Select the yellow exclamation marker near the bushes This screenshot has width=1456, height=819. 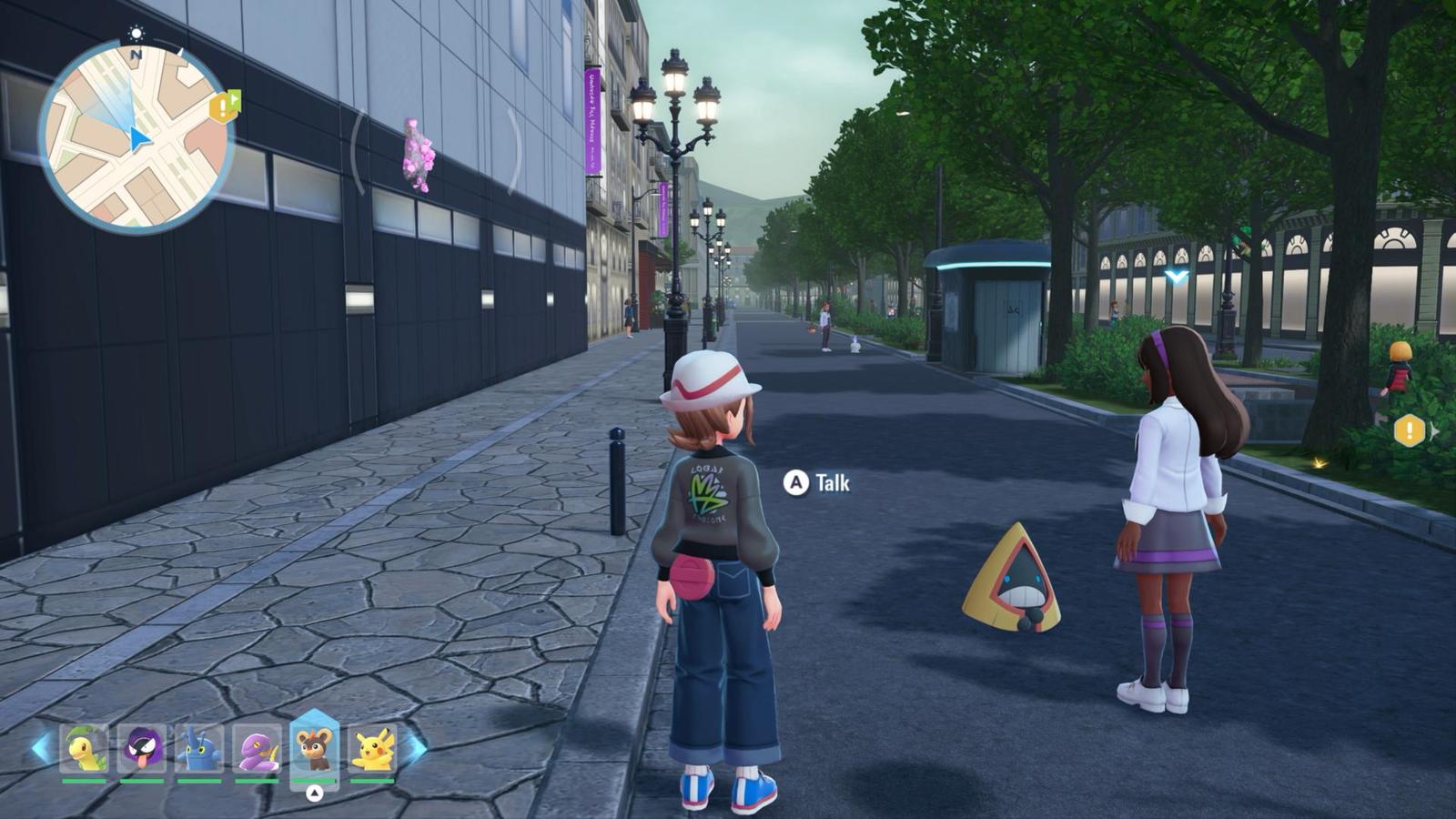(x=1409, y=430)
